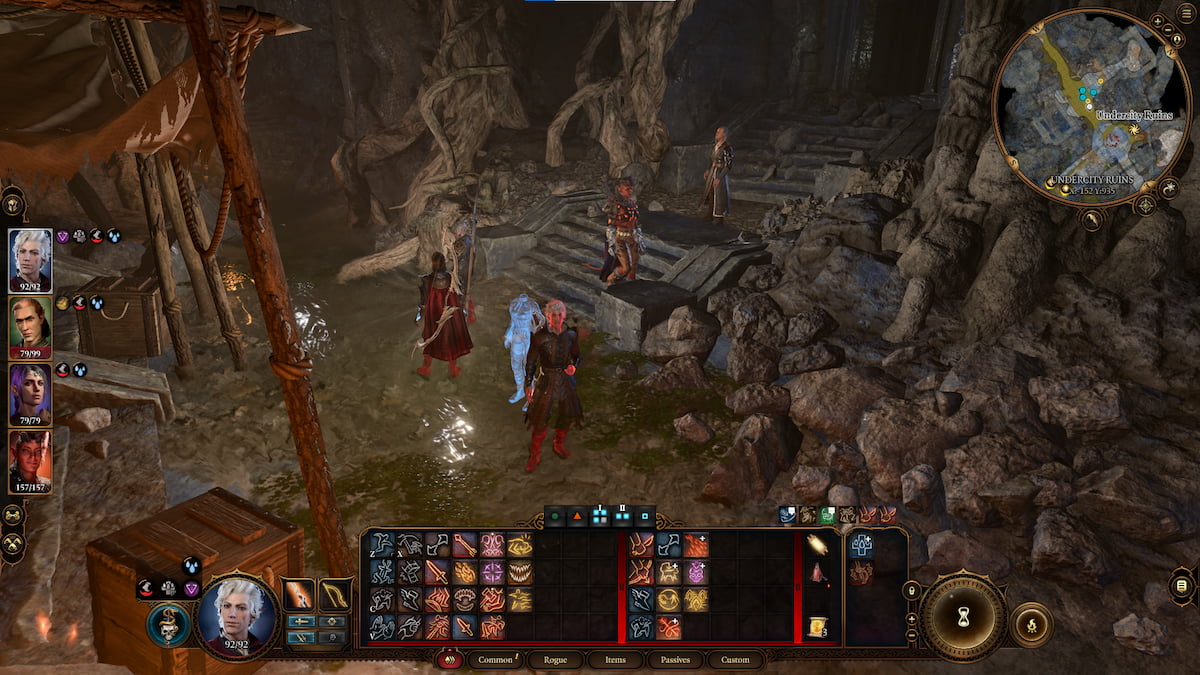Image resolution: width=1200 pixels, height=675 pixels.
Task: Use the scroll item in the hotbar
Action: pyautogui.click(x=817, y=627)
